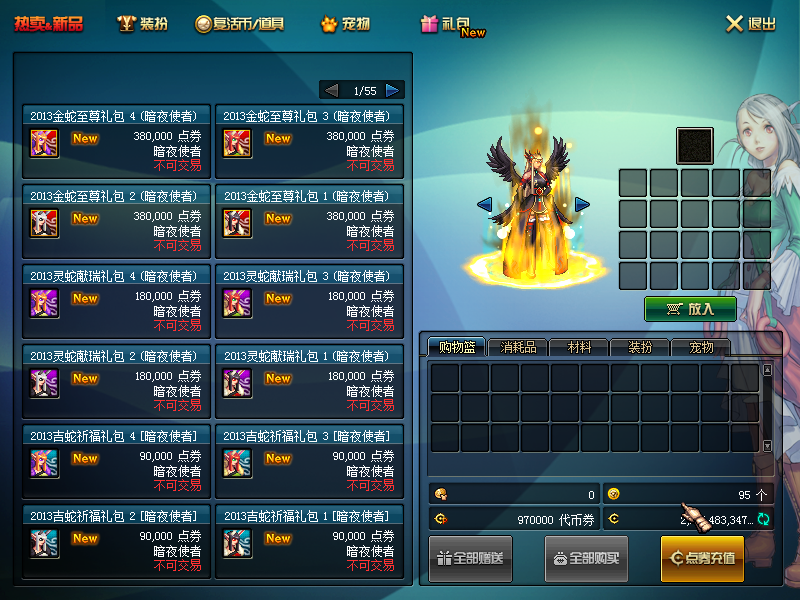
Task: Rotate character preview with left arrow
Action: coord(484,204)
